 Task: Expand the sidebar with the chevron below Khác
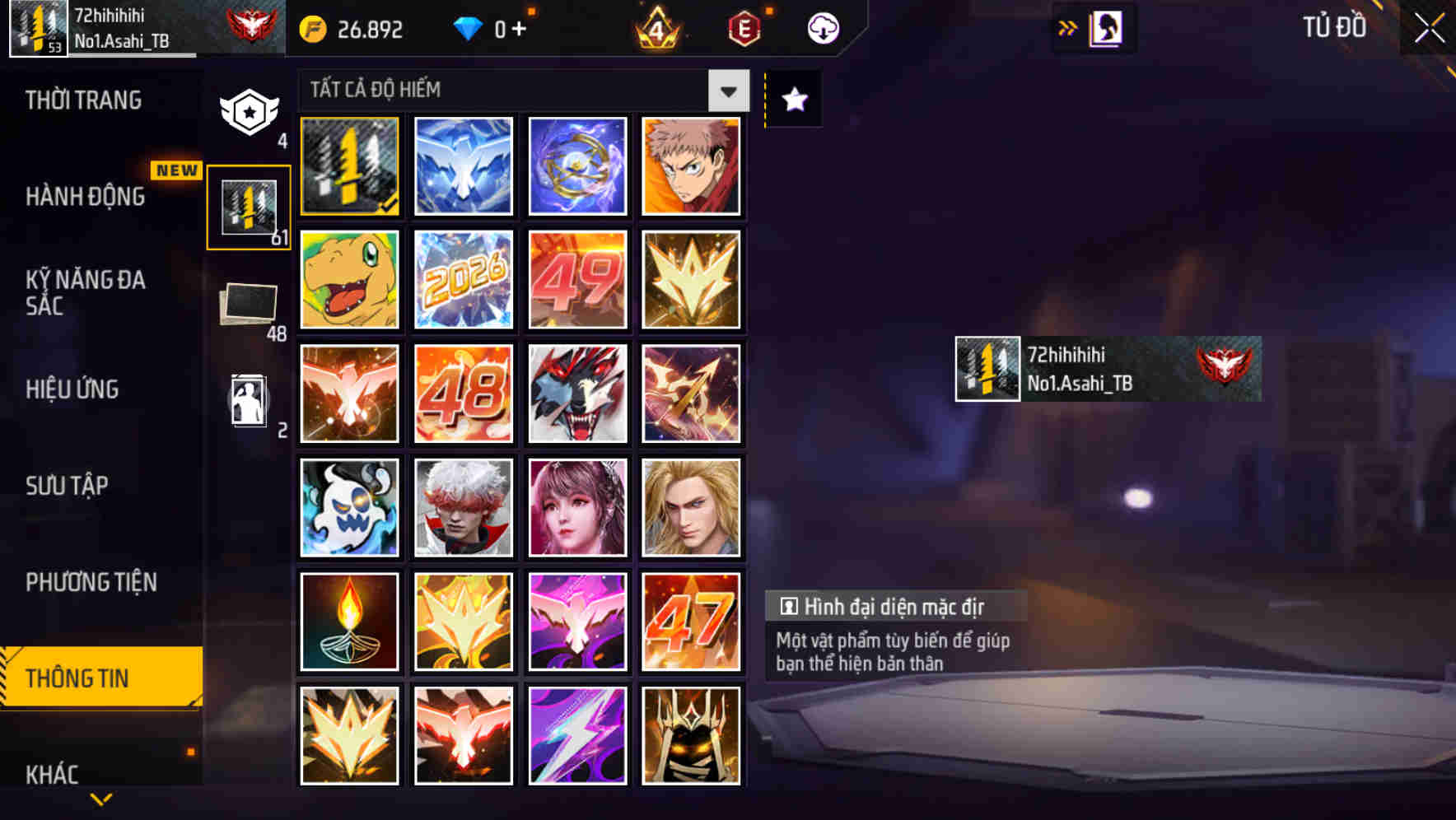(x=100, y=798)
